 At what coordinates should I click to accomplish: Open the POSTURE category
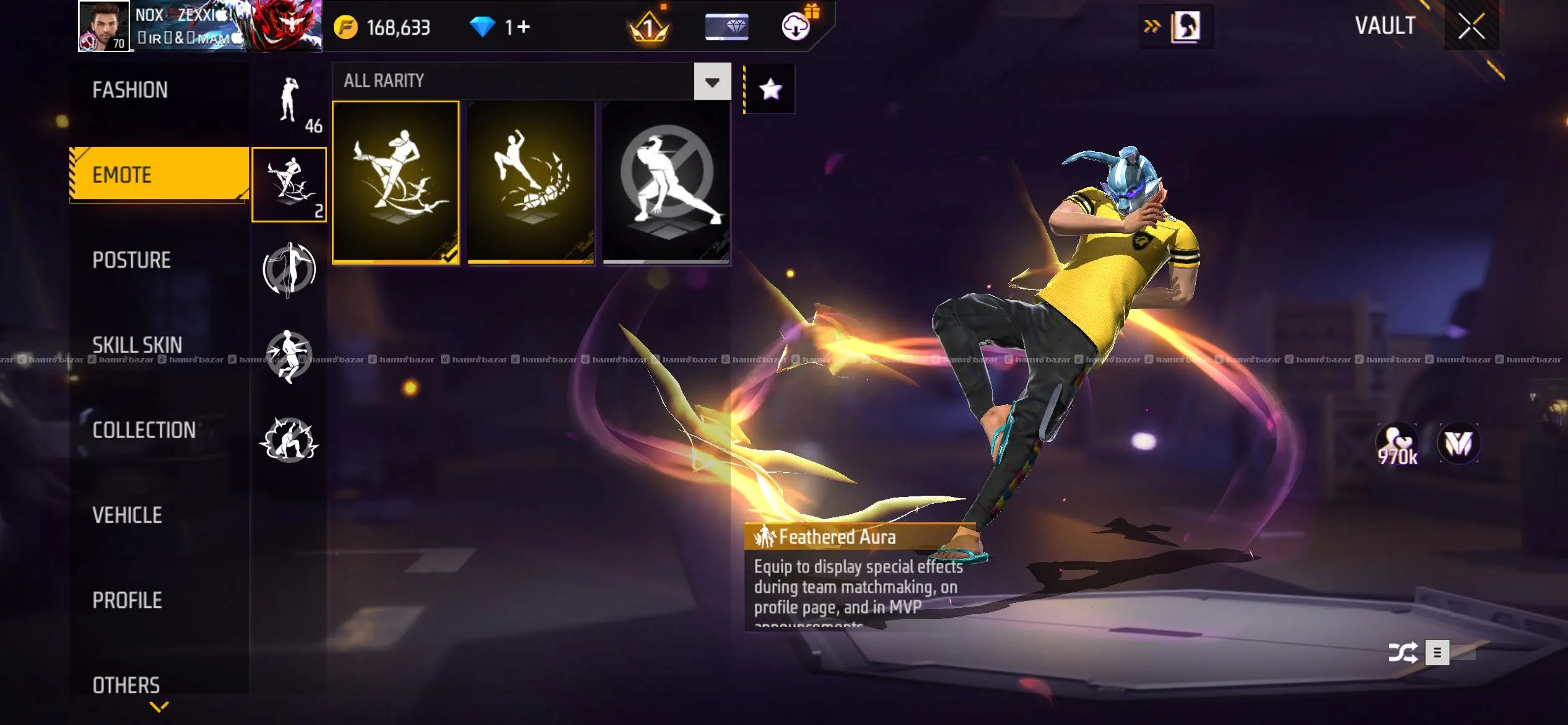[131, 260]
